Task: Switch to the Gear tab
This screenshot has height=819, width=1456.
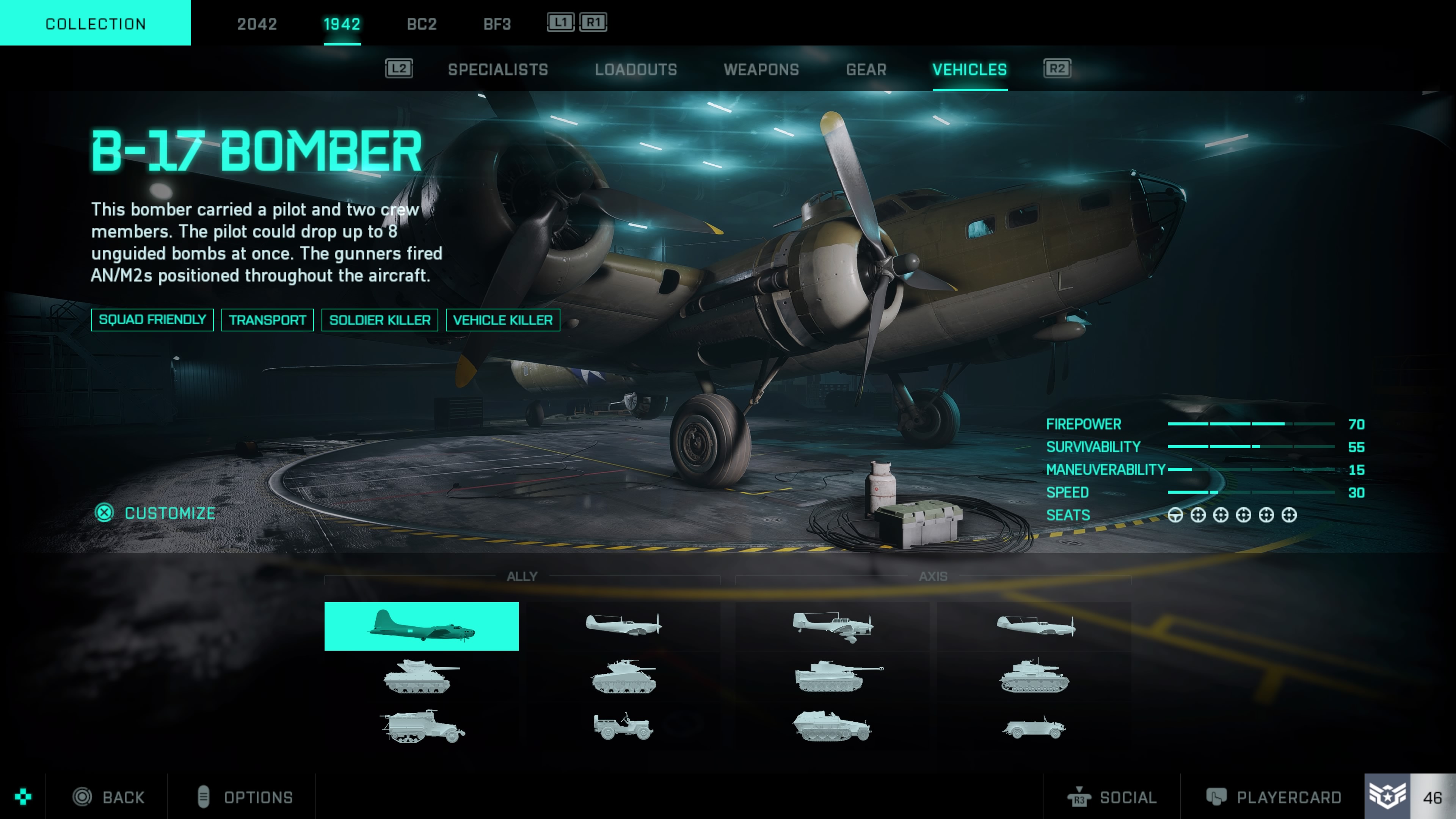Action: click(x=866, y=69)
